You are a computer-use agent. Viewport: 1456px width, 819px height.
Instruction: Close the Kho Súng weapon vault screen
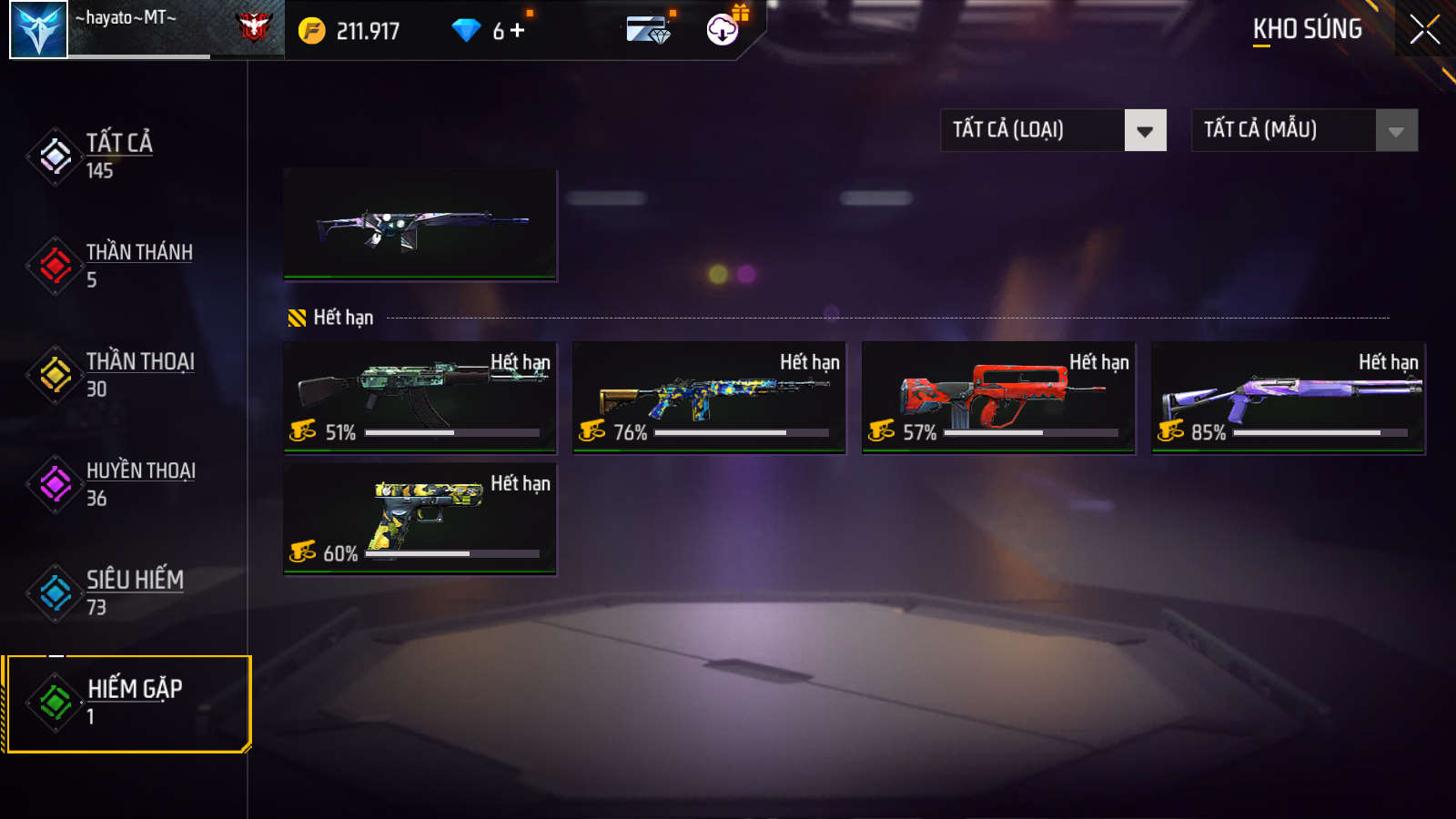click(1424, 30)
